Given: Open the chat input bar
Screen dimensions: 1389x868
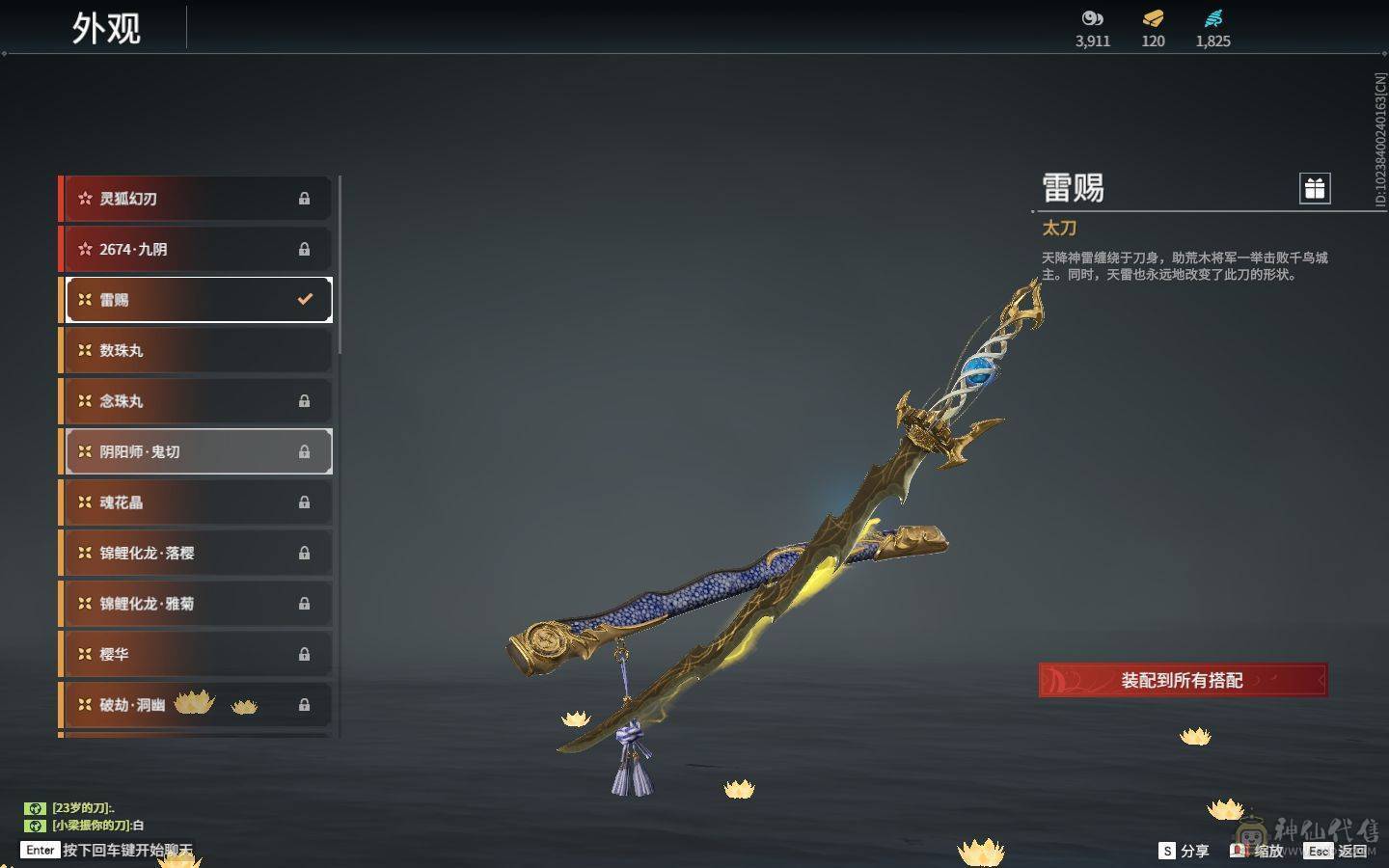Looking at the screenshot, I should pyautogui.click(x=108, y=850).
